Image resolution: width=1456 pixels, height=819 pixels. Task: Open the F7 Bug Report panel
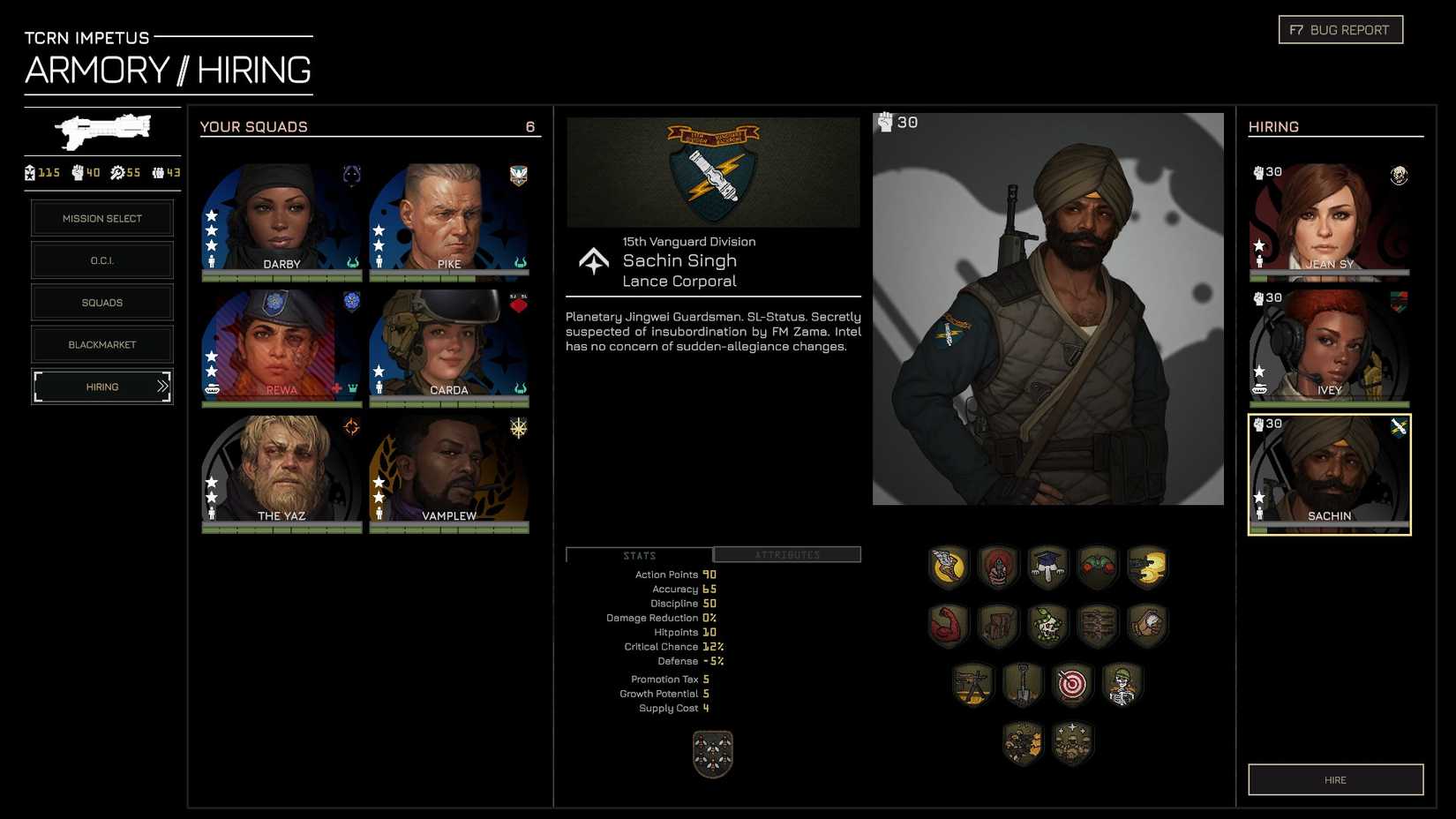(1340, 28)
